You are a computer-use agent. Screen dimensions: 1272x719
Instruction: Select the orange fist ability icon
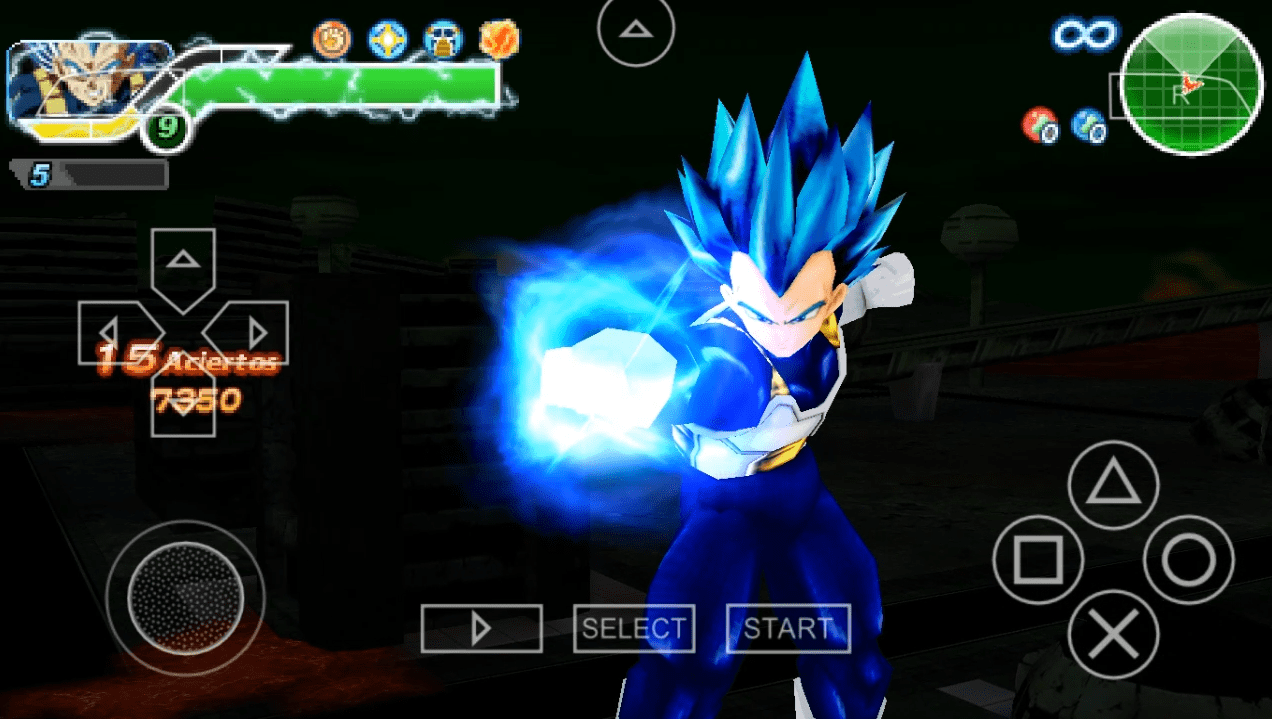coord(331,39)
